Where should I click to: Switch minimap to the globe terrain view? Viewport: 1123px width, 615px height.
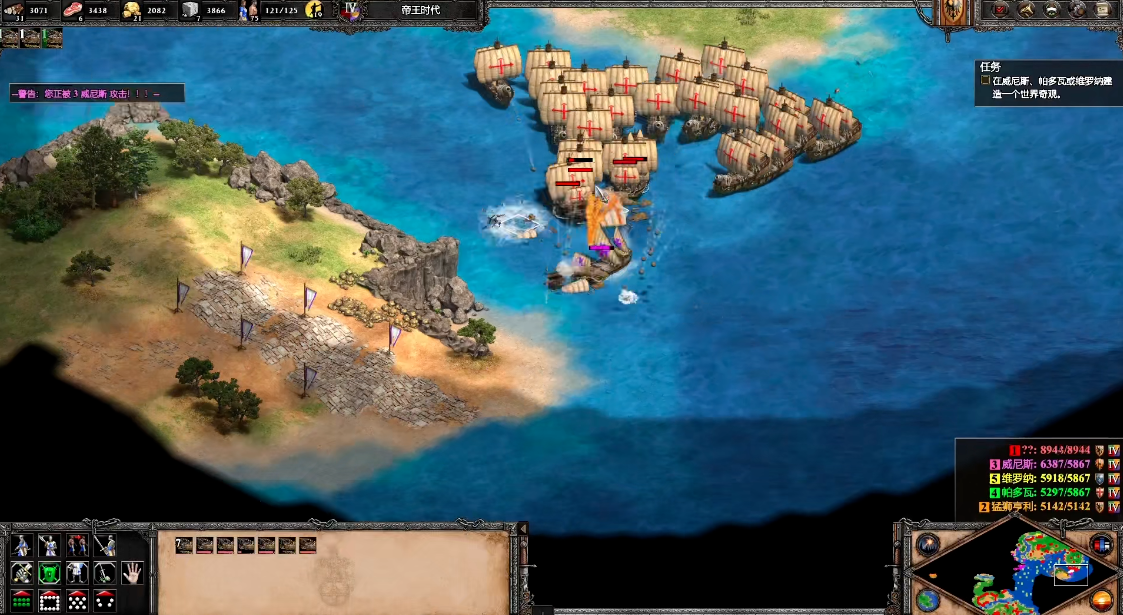927,599
